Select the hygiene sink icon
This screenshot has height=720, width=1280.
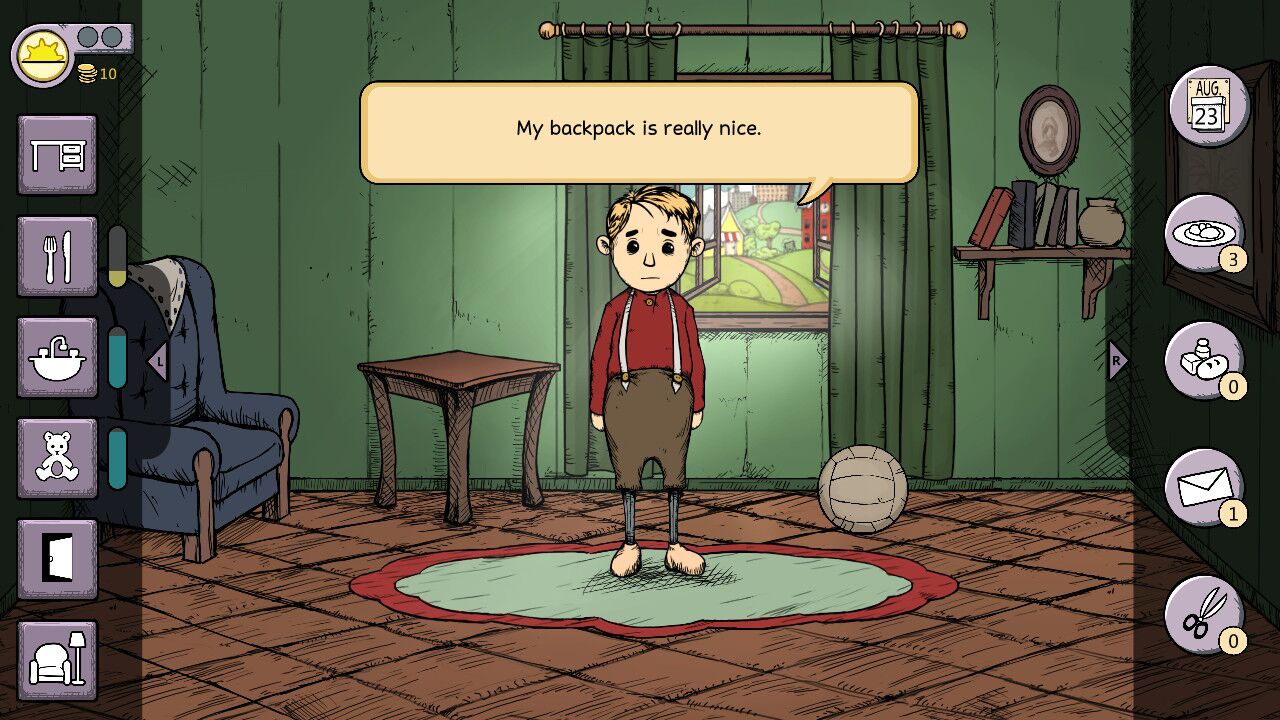57,356
